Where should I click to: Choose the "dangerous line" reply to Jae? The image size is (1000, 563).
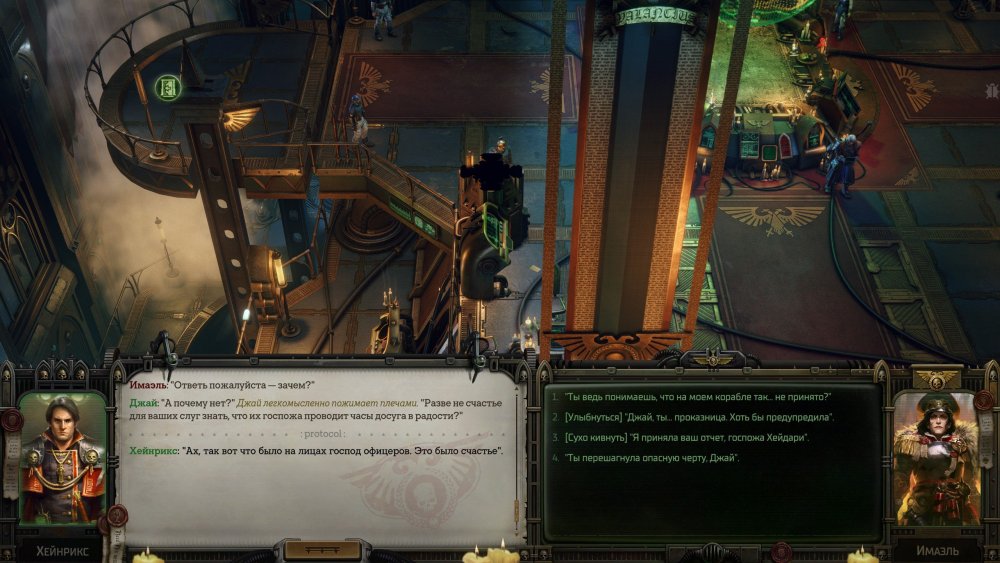(x=651, y=458)
